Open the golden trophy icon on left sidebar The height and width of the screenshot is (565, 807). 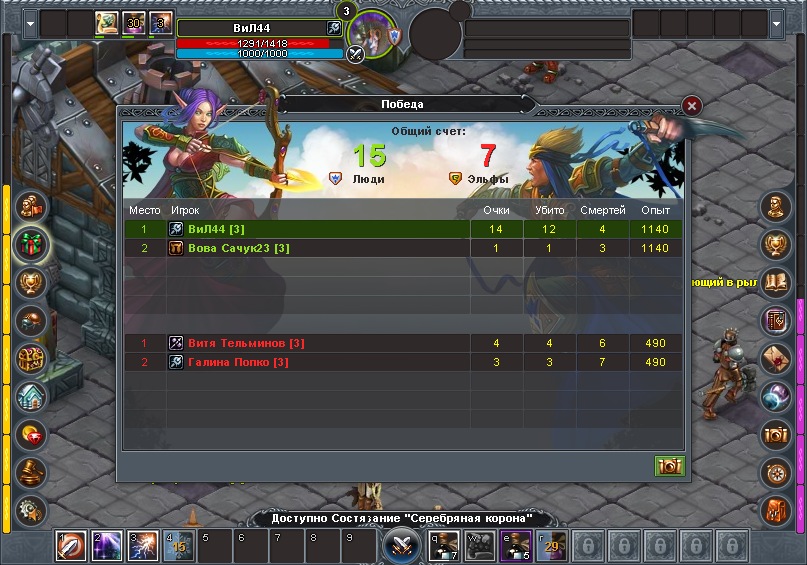pyautogui.click(x=31, y=282)
